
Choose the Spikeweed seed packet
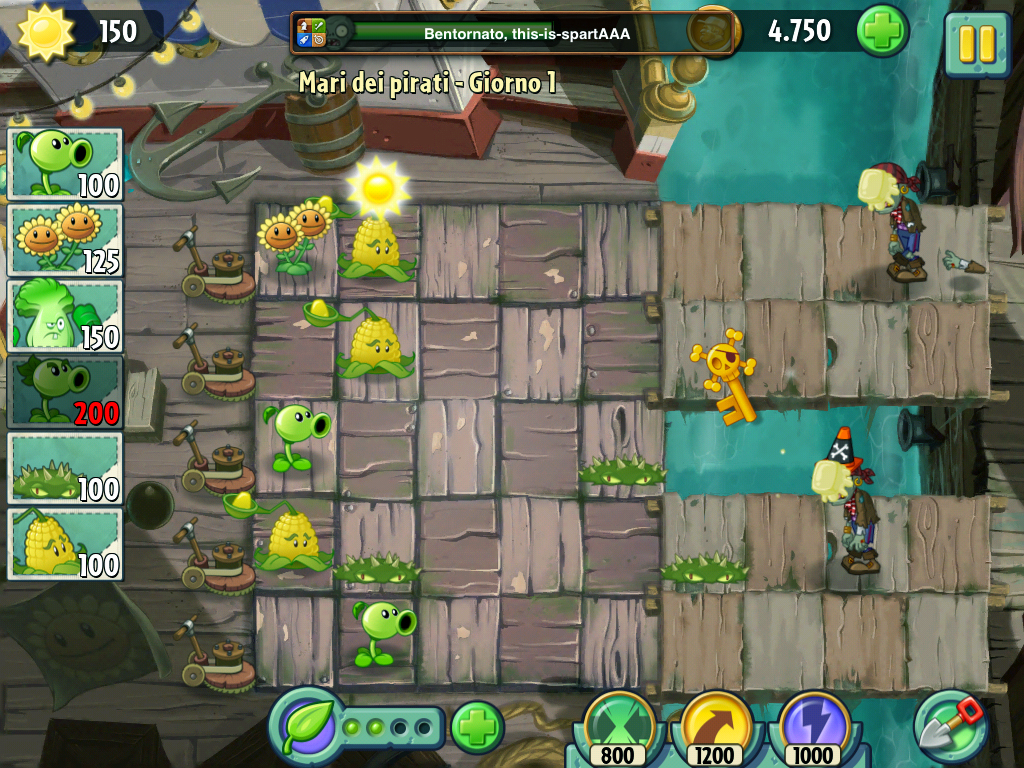click(x=65, y=467)
